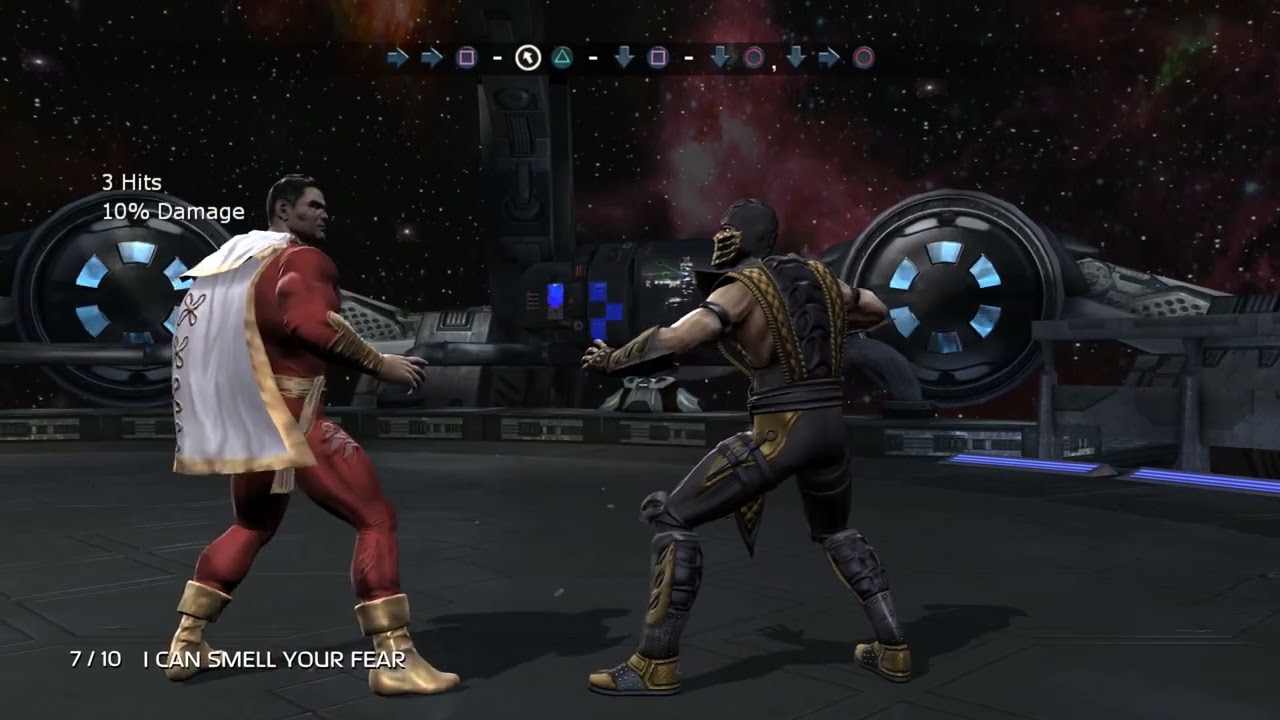This screenshot has height=720, width=1280.
Task: Click the final Circle input icon of the combo
Action: coord(863,58)
